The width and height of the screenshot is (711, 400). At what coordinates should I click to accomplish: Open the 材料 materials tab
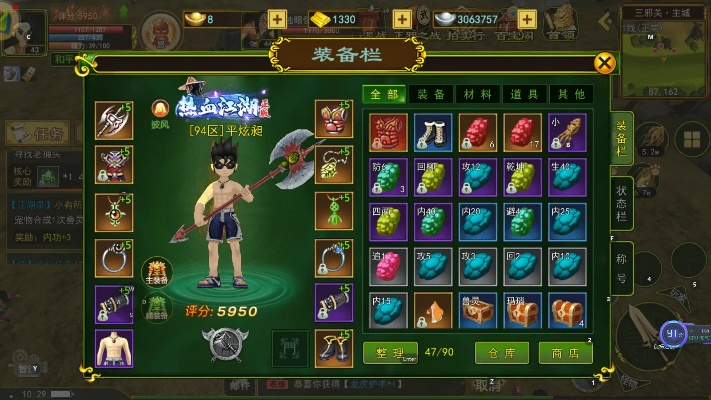click(477, 94)
